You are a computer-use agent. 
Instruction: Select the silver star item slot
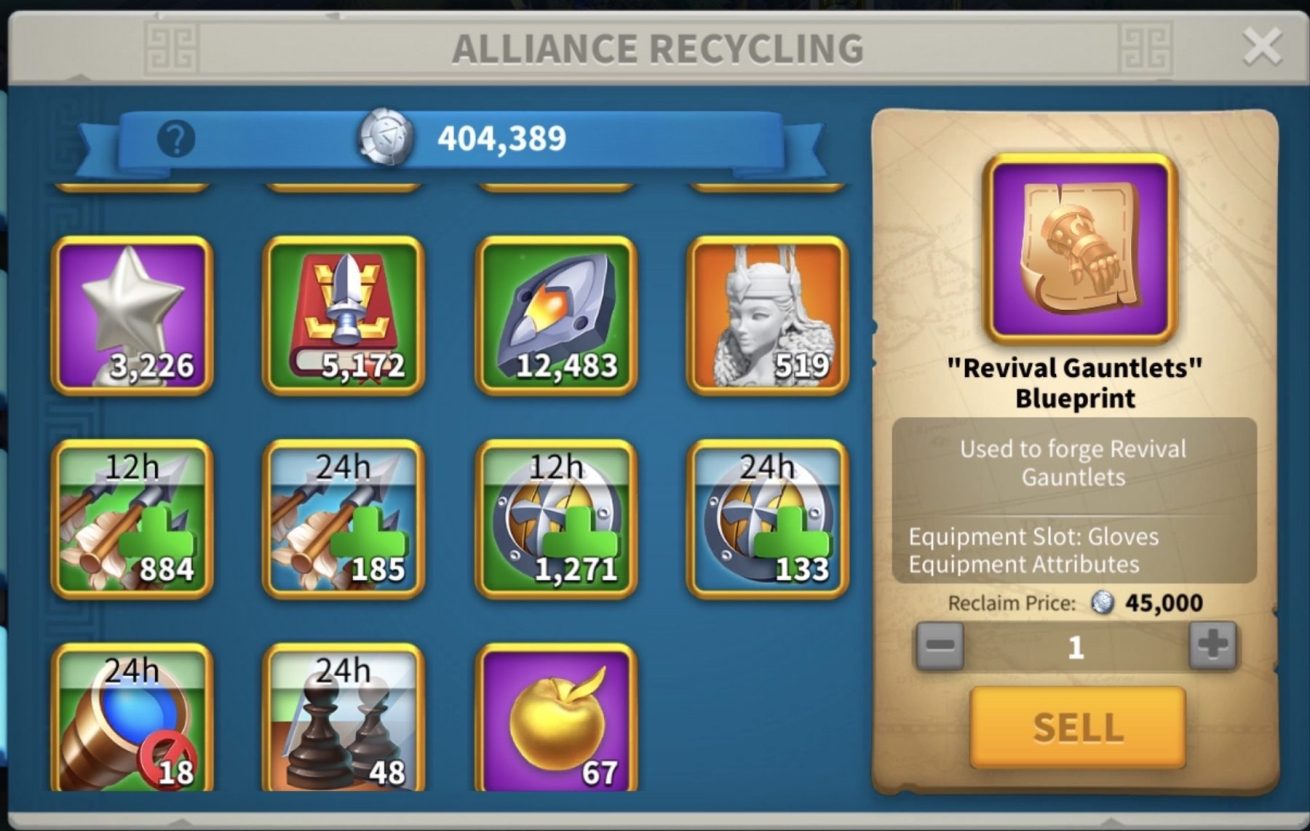(x=132, y=315)
